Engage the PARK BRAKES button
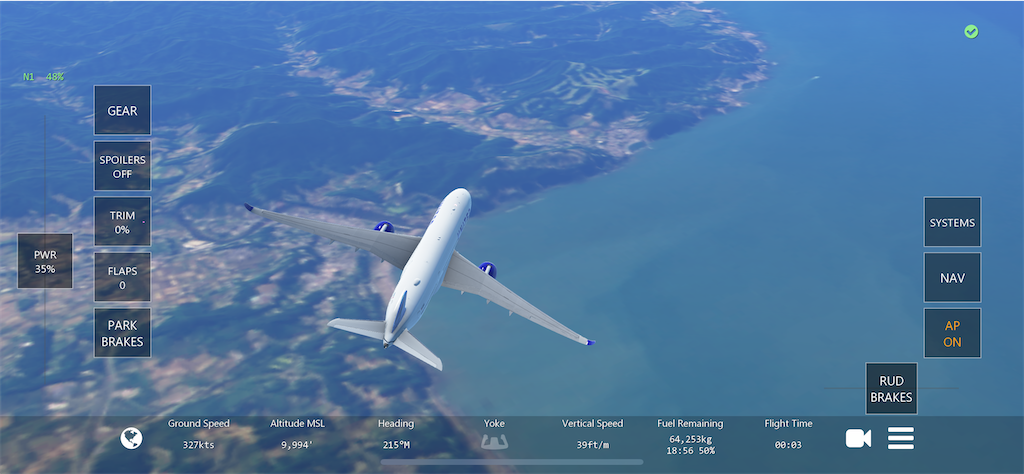This screenshot has height=474, width=1024. 122,333
